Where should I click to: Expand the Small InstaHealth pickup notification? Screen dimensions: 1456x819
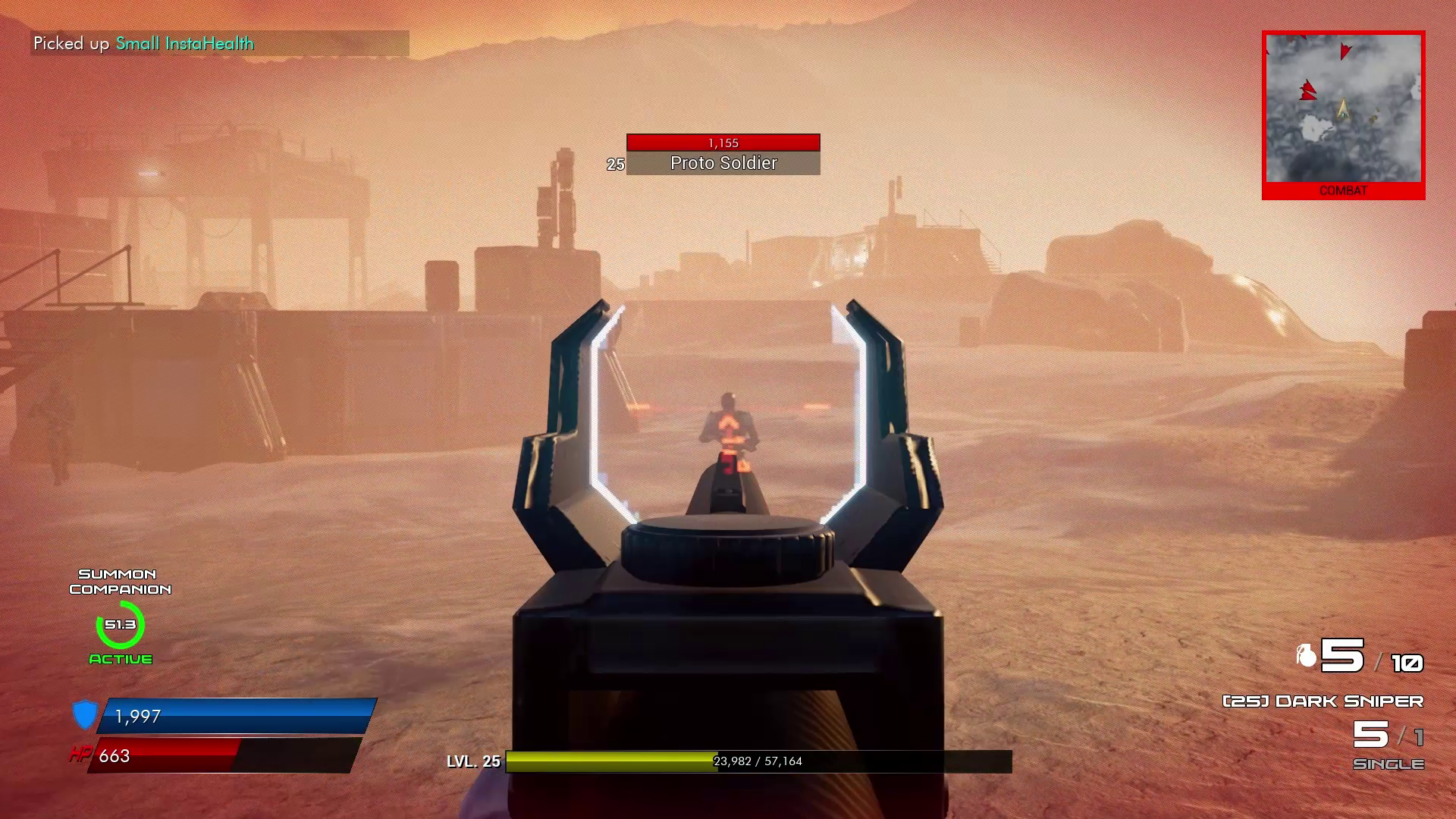click(143, 44)
